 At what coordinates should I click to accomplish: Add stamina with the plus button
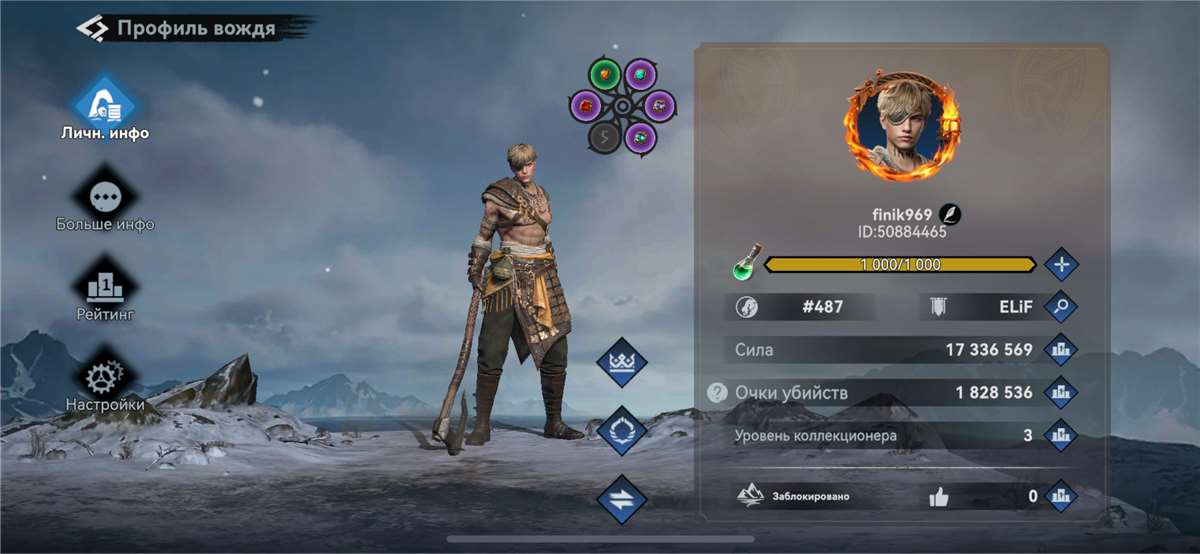click(1060, 265)
